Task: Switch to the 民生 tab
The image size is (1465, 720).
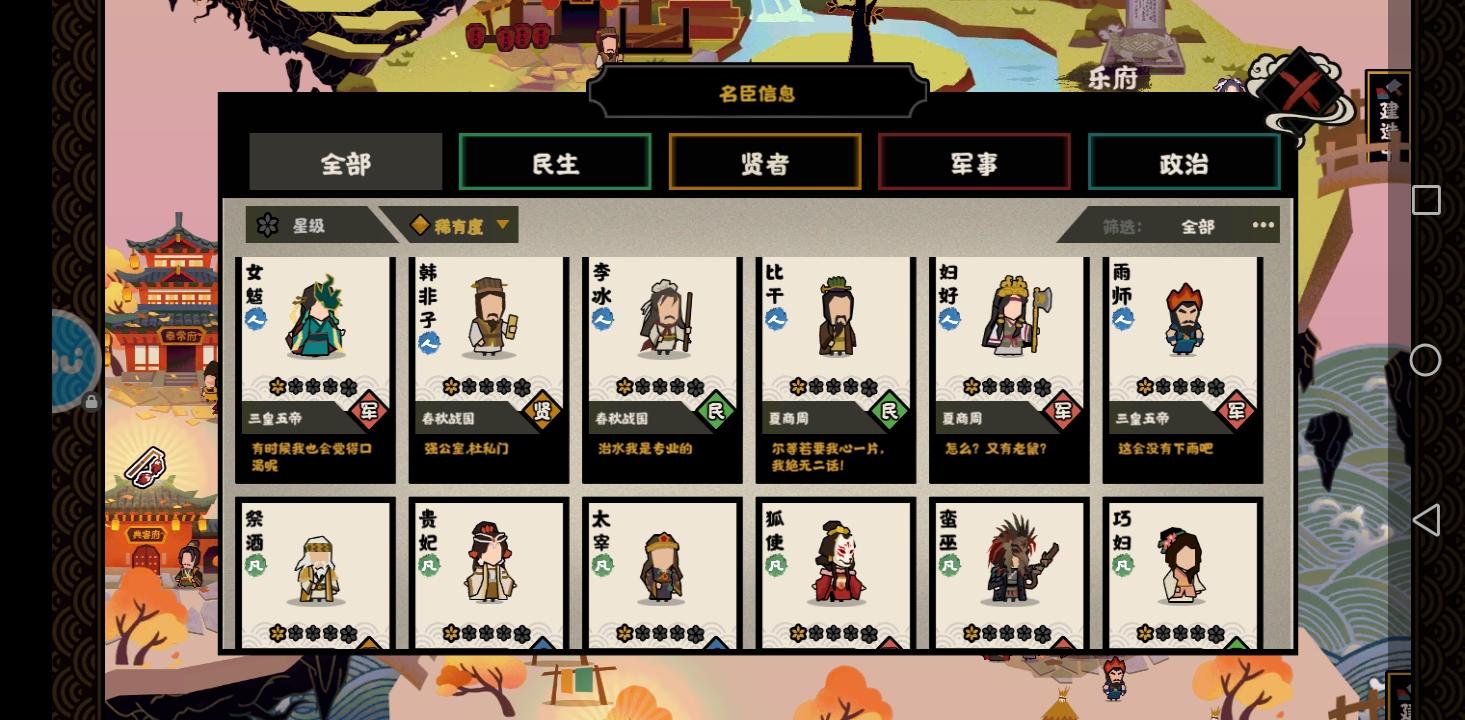Action: pyautogui.click(x=555, y=162)
